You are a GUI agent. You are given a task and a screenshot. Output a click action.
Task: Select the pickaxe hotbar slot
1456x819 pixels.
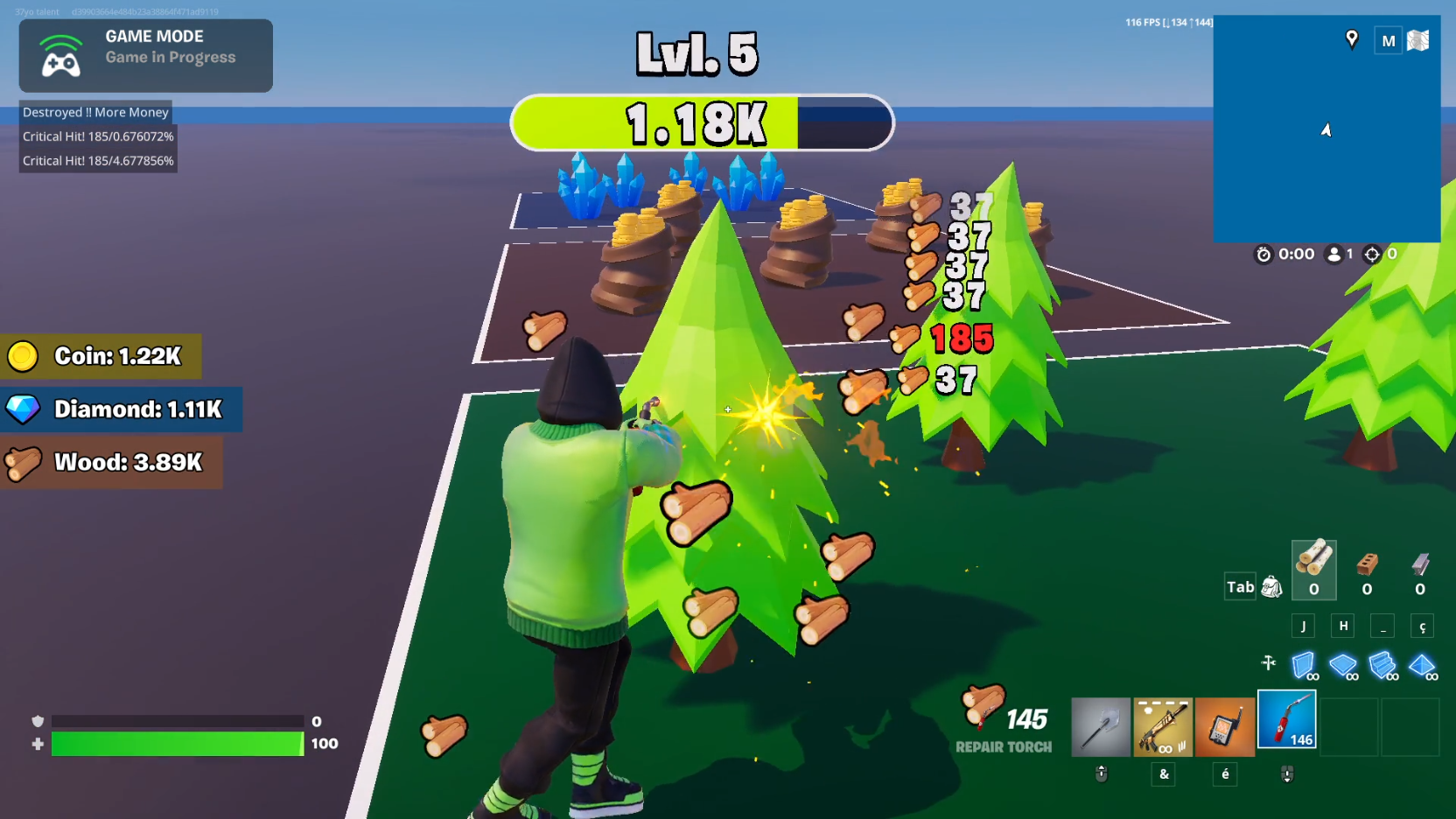(1101, 727)
